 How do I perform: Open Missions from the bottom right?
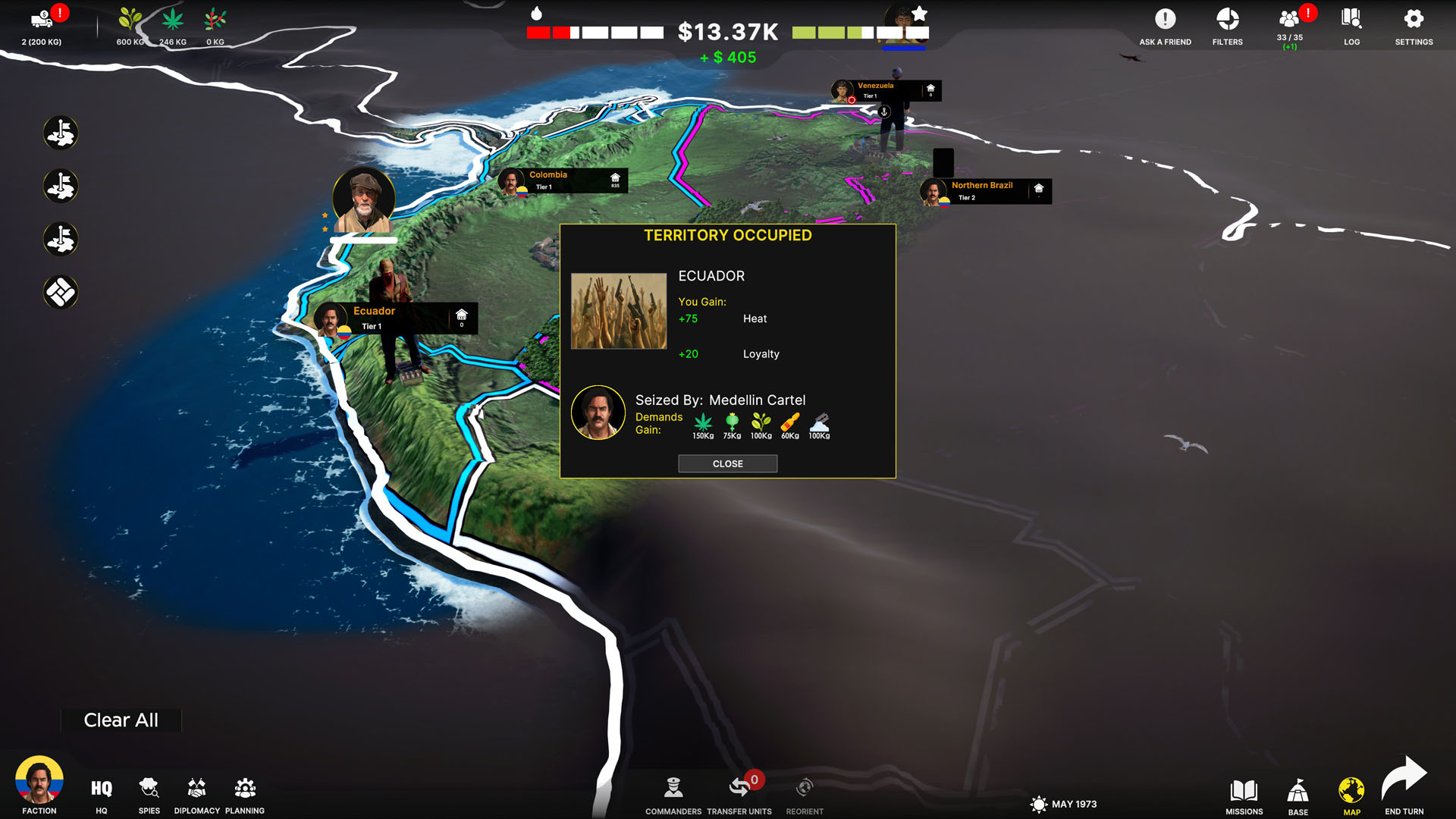[x=1244, y=789]
